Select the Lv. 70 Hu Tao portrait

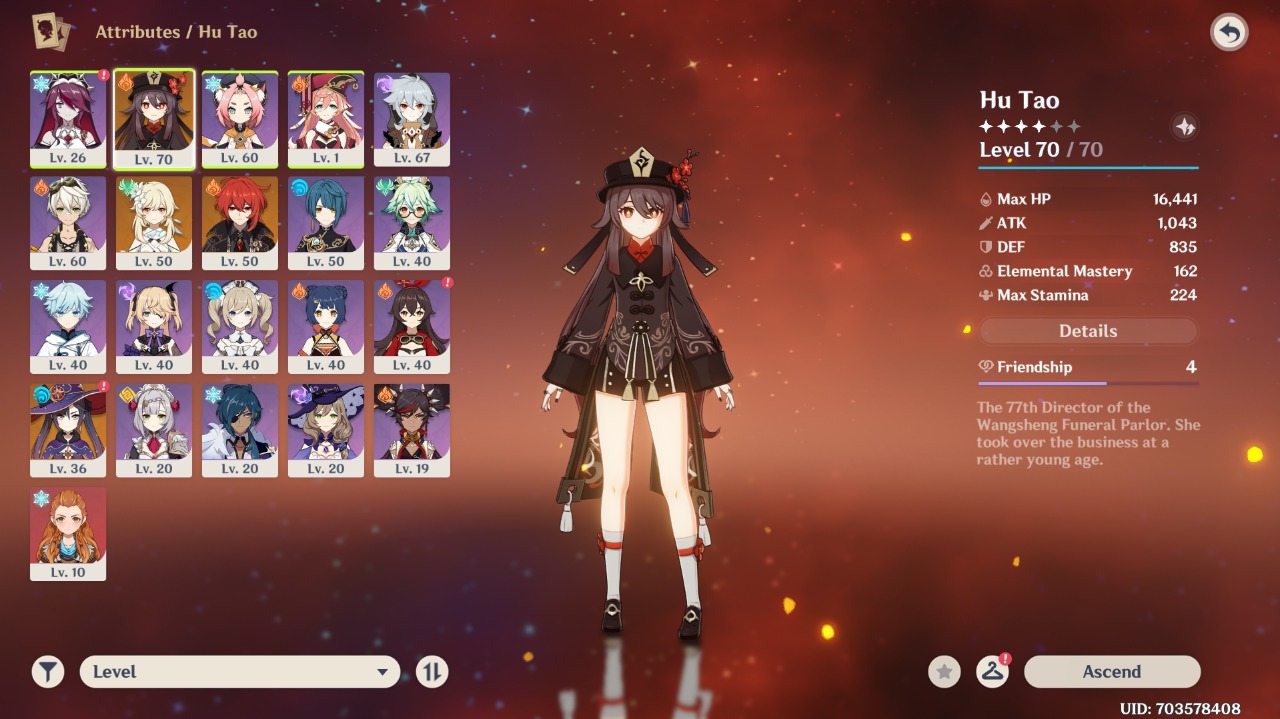click(154, 118)
